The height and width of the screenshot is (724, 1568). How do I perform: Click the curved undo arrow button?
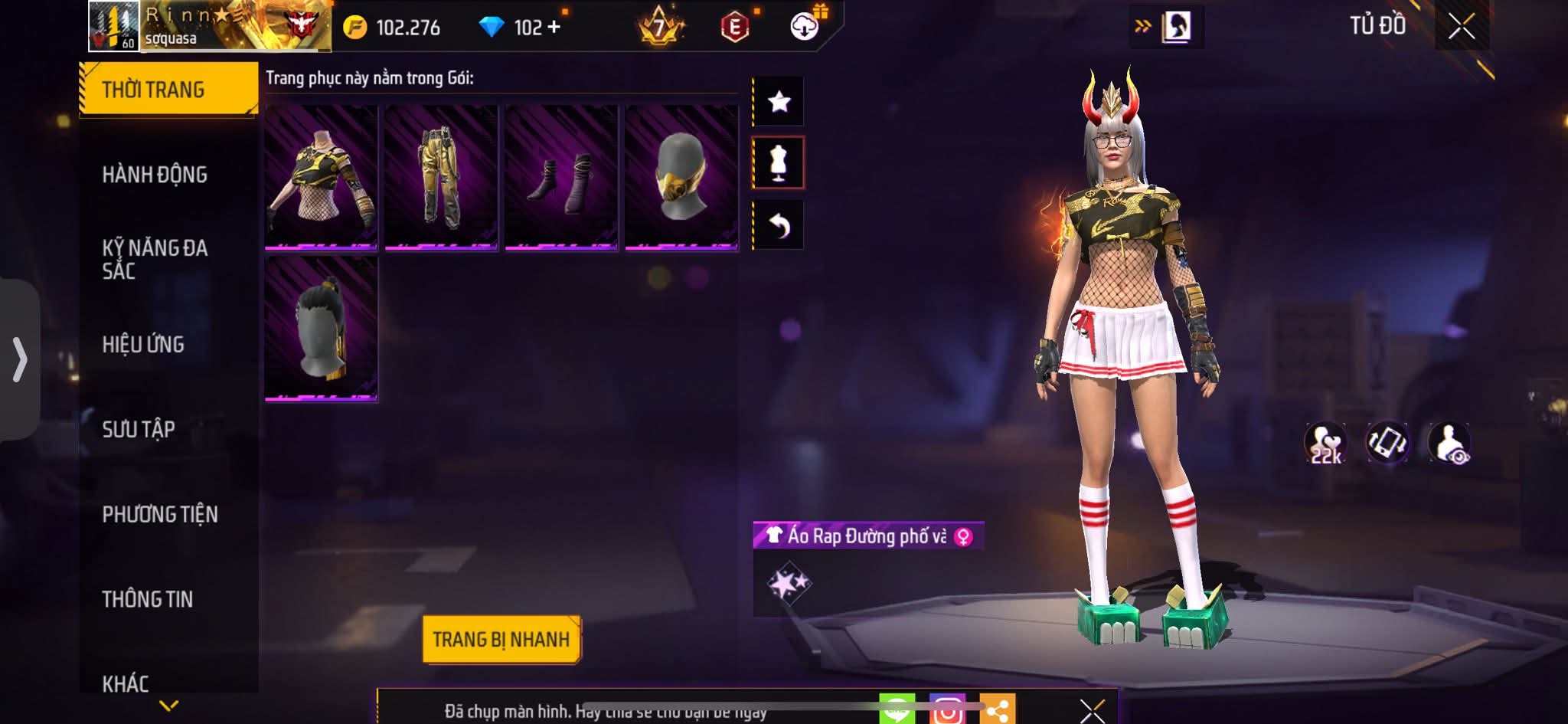pyautogui.click(x=779, y=225)
